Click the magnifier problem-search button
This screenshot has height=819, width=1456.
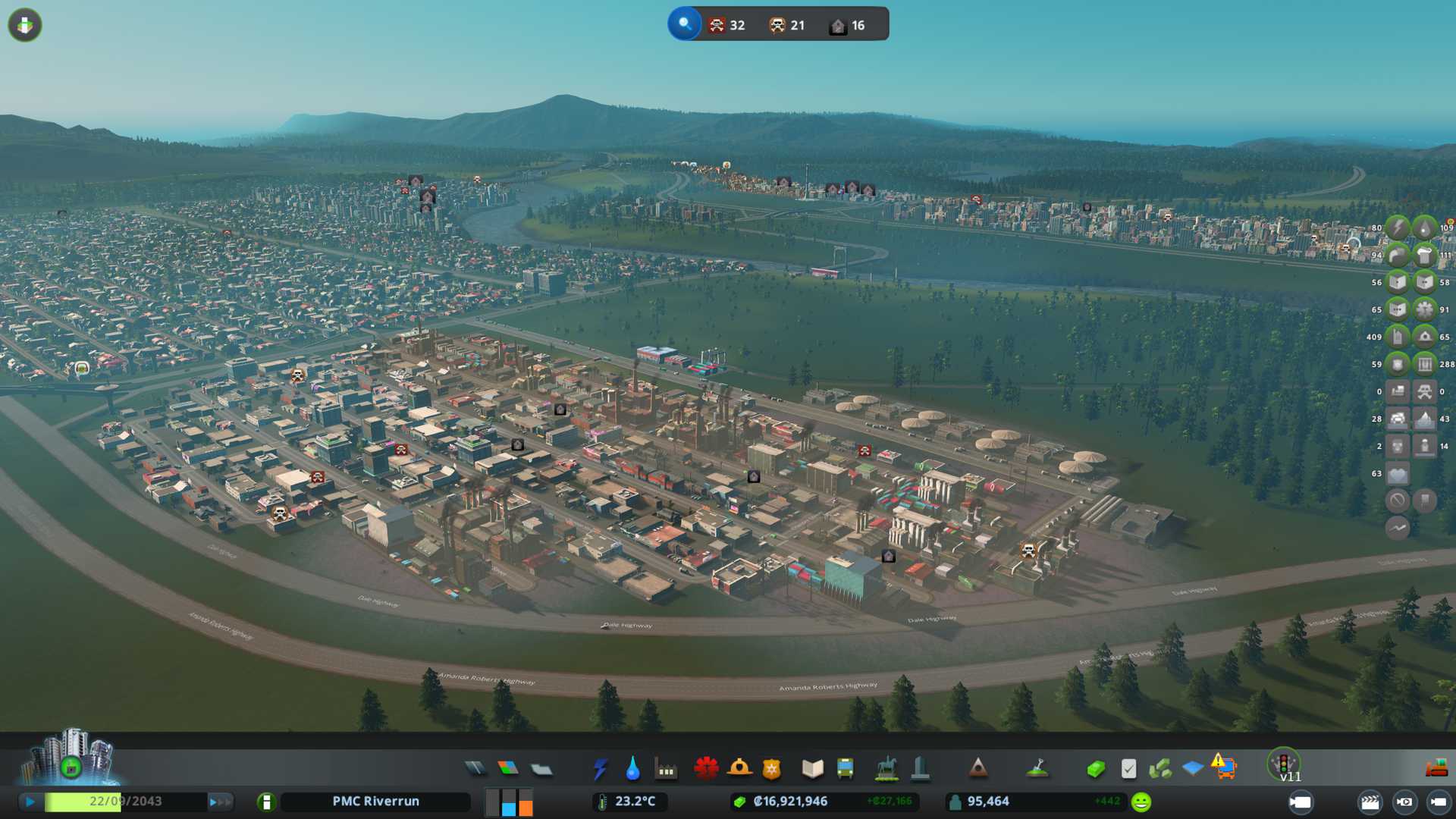point(685,24)
